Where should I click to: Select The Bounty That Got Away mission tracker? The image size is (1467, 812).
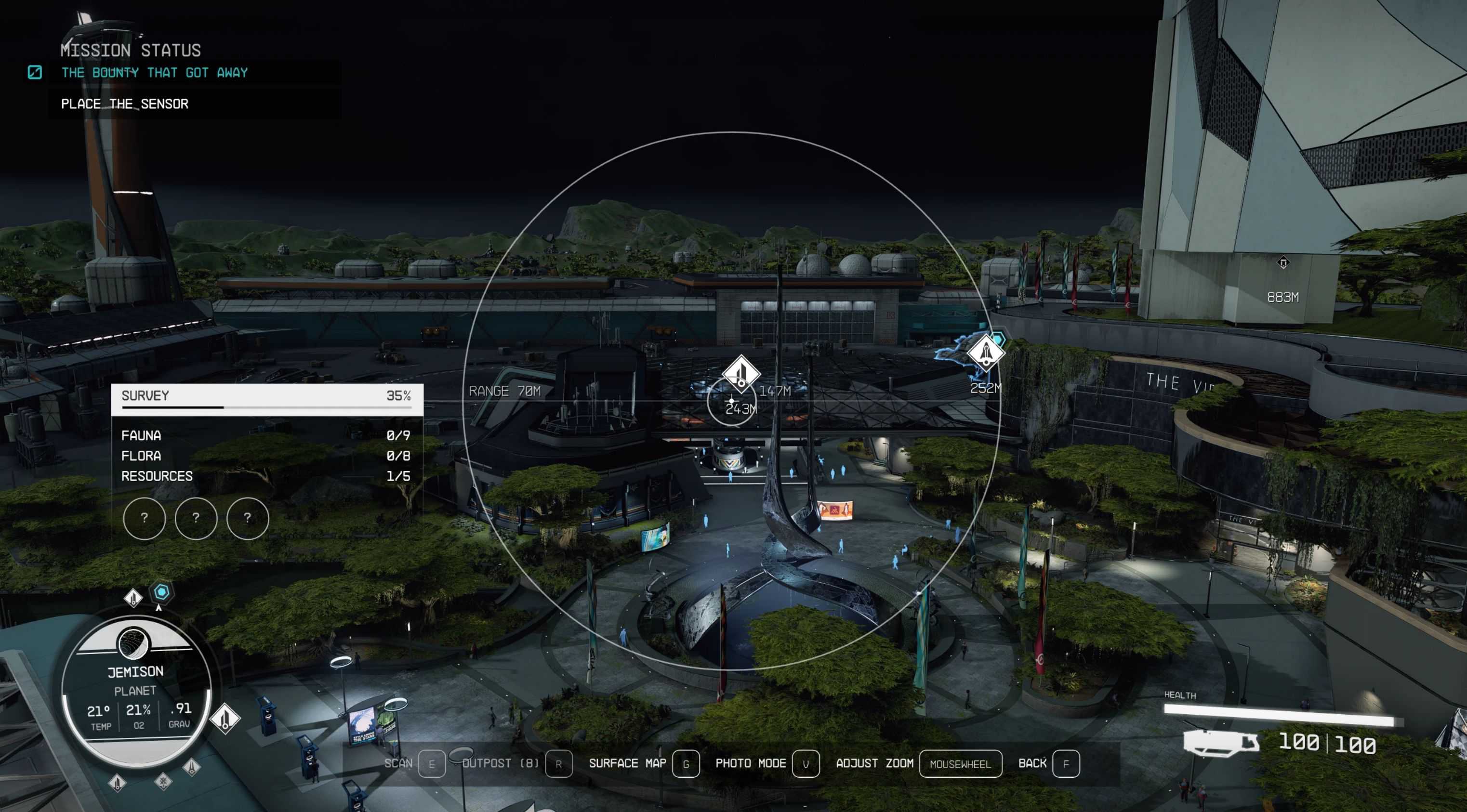tap(154, 73)
